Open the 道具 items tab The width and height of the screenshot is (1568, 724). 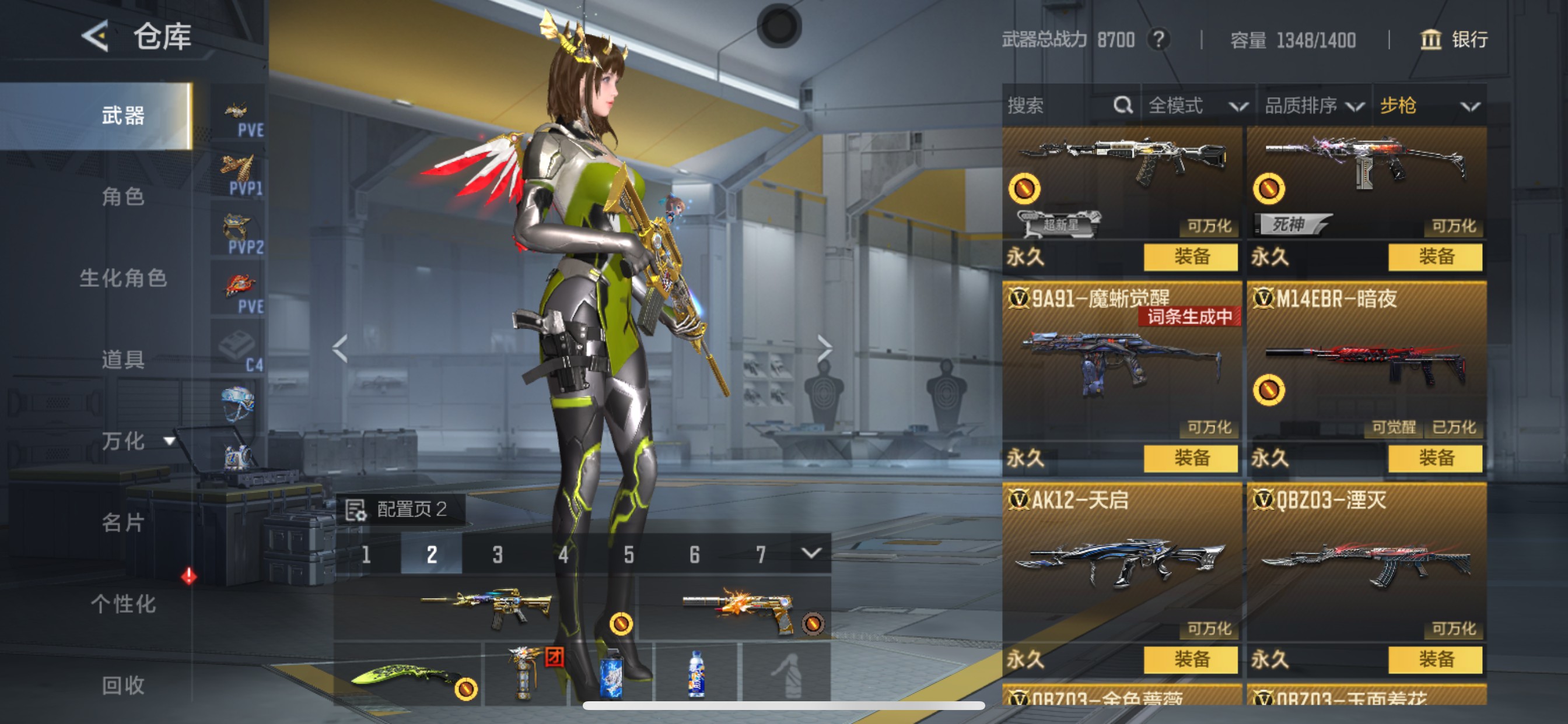point(123,360)
